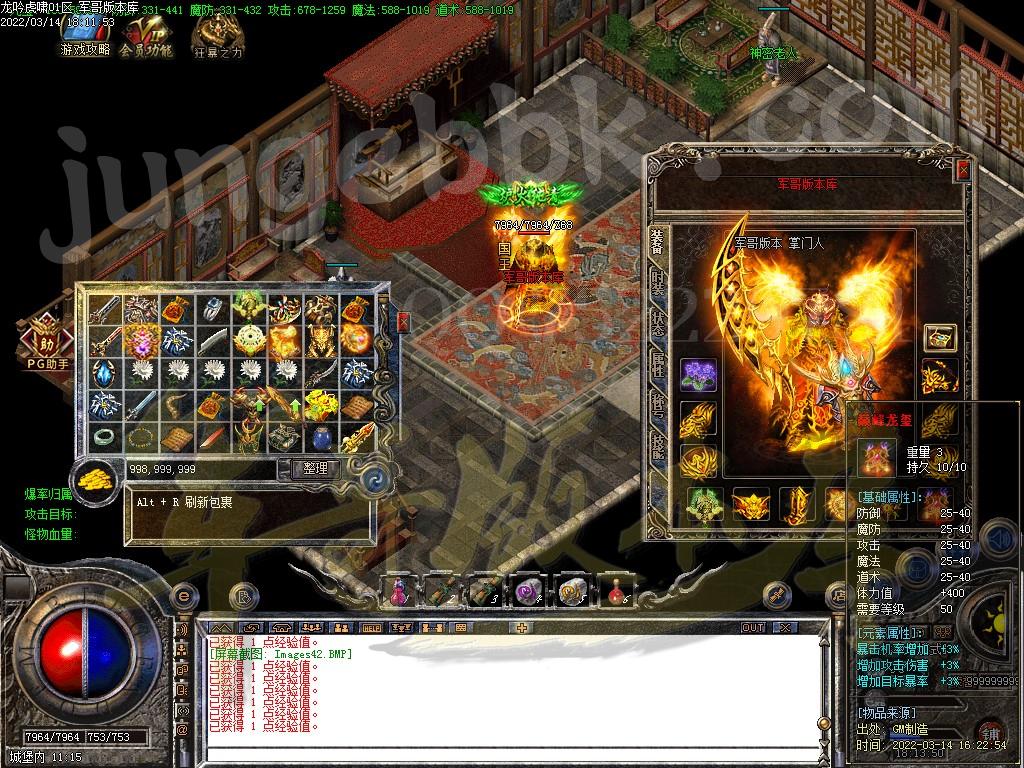Use the pink potion in hotbar slot 1
The image size is (1024, 768).
coord(398,591)
